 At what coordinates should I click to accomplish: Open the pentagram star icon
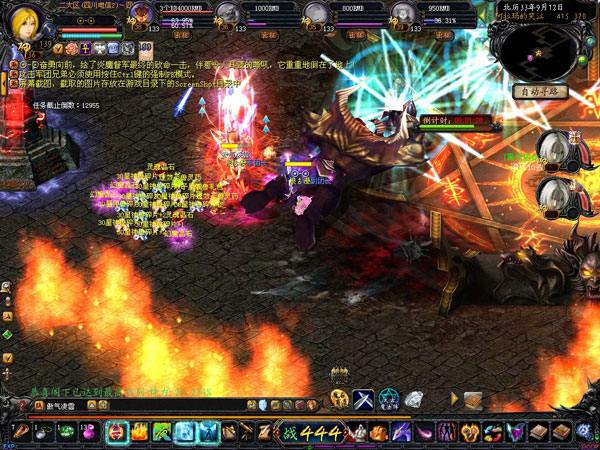pyautogui.click(x=389, y=399)
